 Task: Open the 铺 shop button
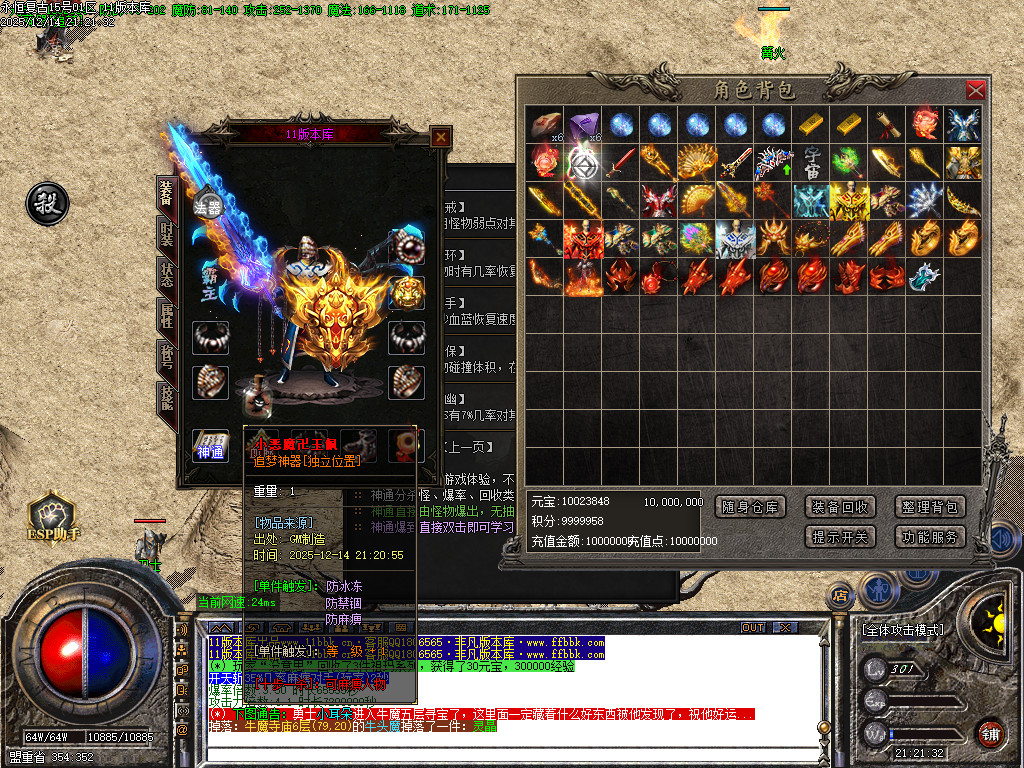click(x=989, y=733)
